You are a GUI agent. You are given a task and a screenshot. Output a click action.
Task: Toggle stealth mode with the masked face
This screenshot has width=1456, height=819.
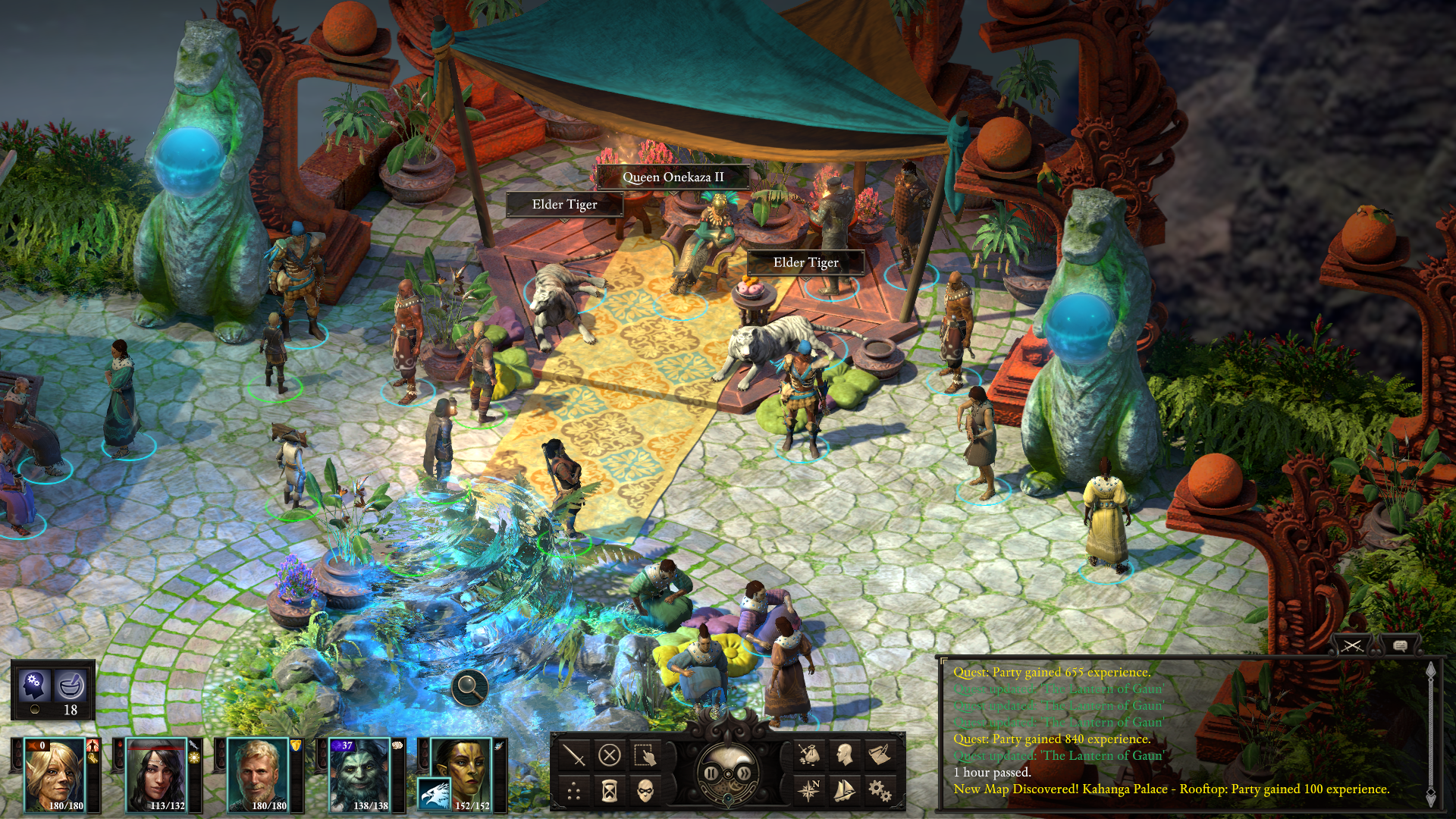point(645,792)
